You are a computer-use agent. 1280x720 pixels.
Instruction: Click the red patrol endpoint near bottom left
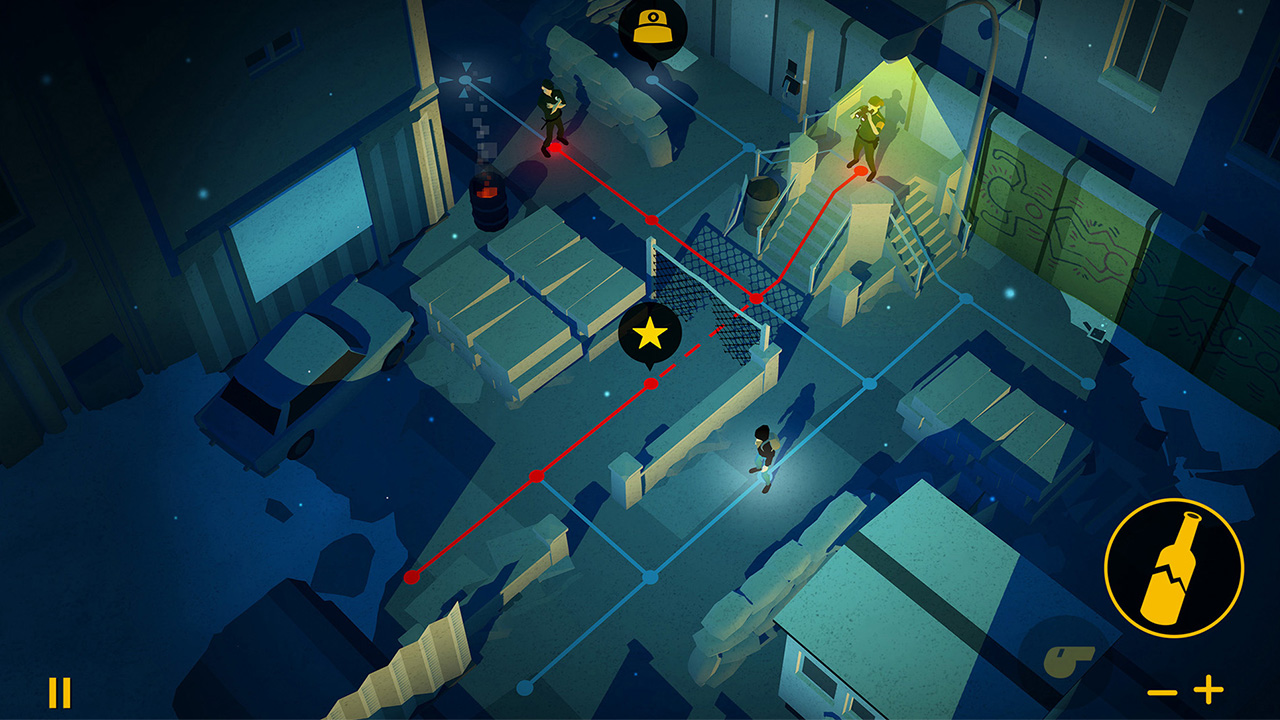pos(413,577)
